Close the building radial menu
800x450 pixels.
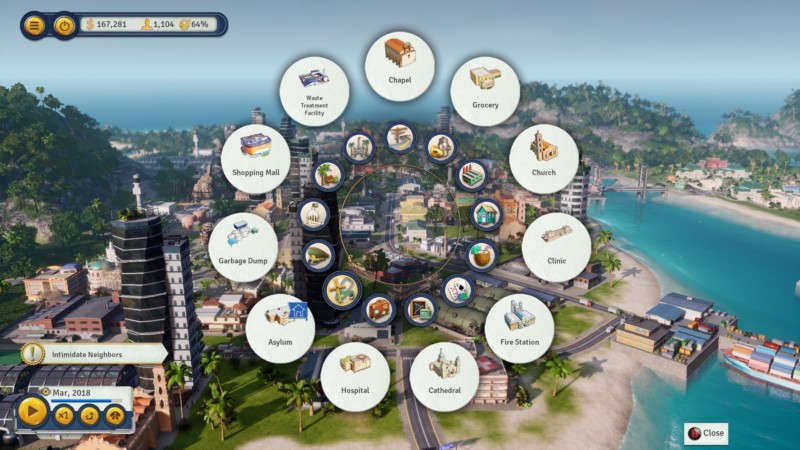point(705,433)
